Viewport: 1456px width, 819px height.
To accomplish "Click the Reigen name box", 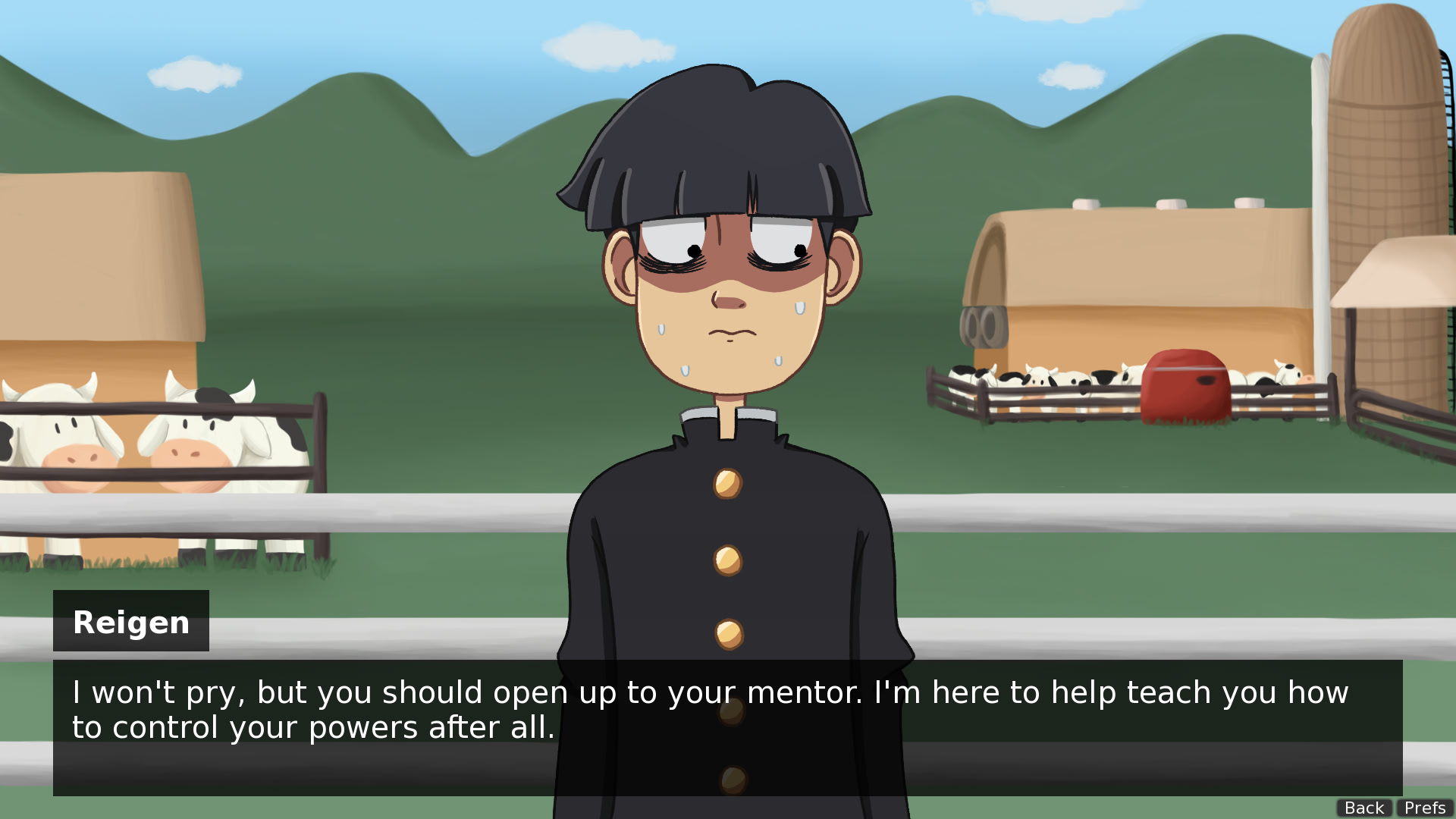I will 130,621.
